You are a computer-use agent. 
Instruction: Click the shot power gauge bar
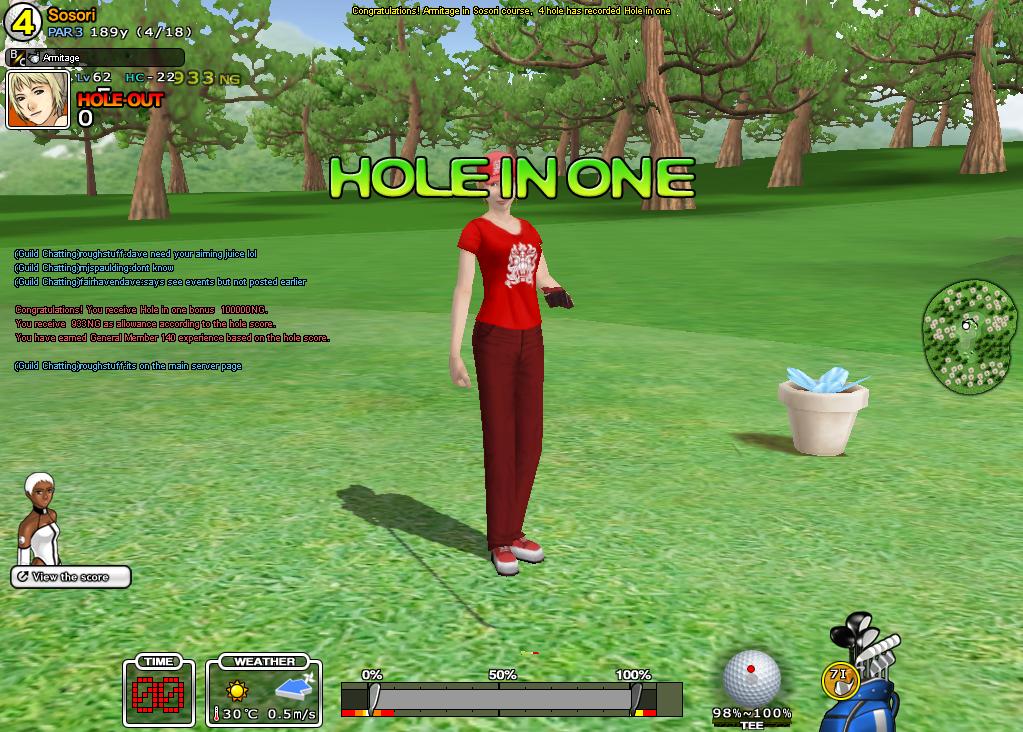511,697
